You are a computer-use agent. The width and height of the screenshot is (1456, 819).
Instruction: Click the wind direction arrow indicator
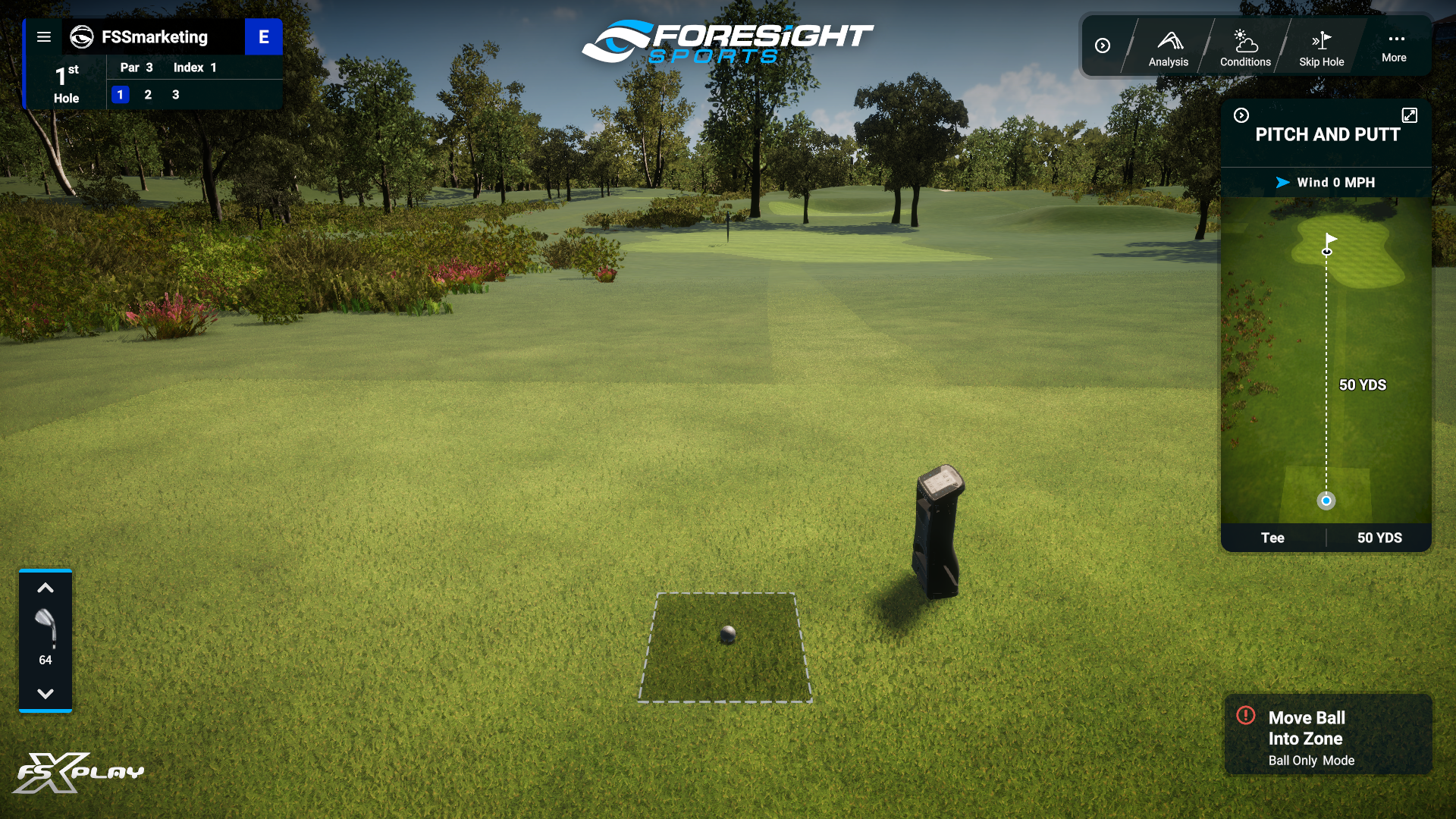pos(1282,182)
